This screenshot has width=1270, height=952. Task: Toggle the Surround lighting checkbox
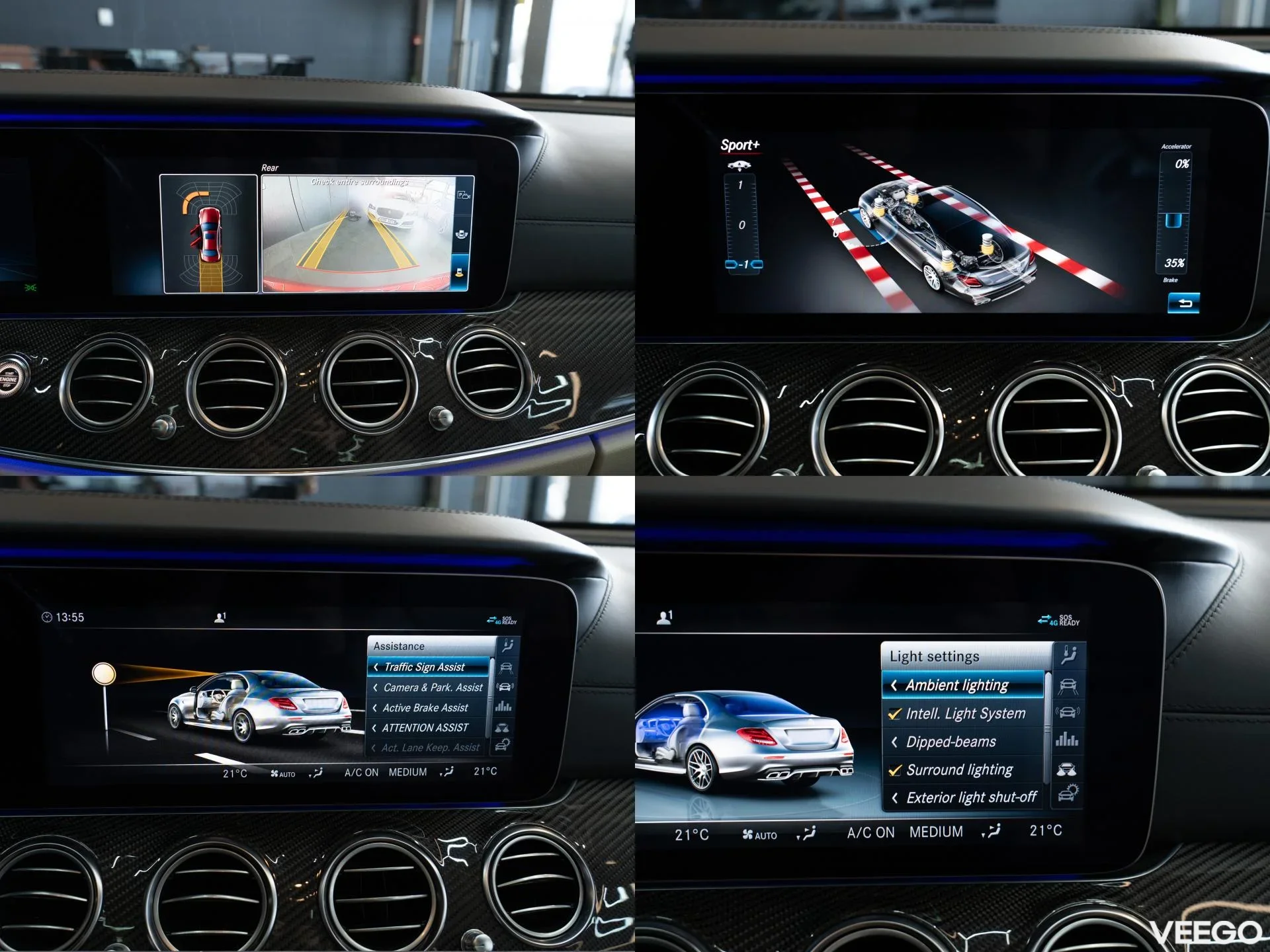coord(896,770)
